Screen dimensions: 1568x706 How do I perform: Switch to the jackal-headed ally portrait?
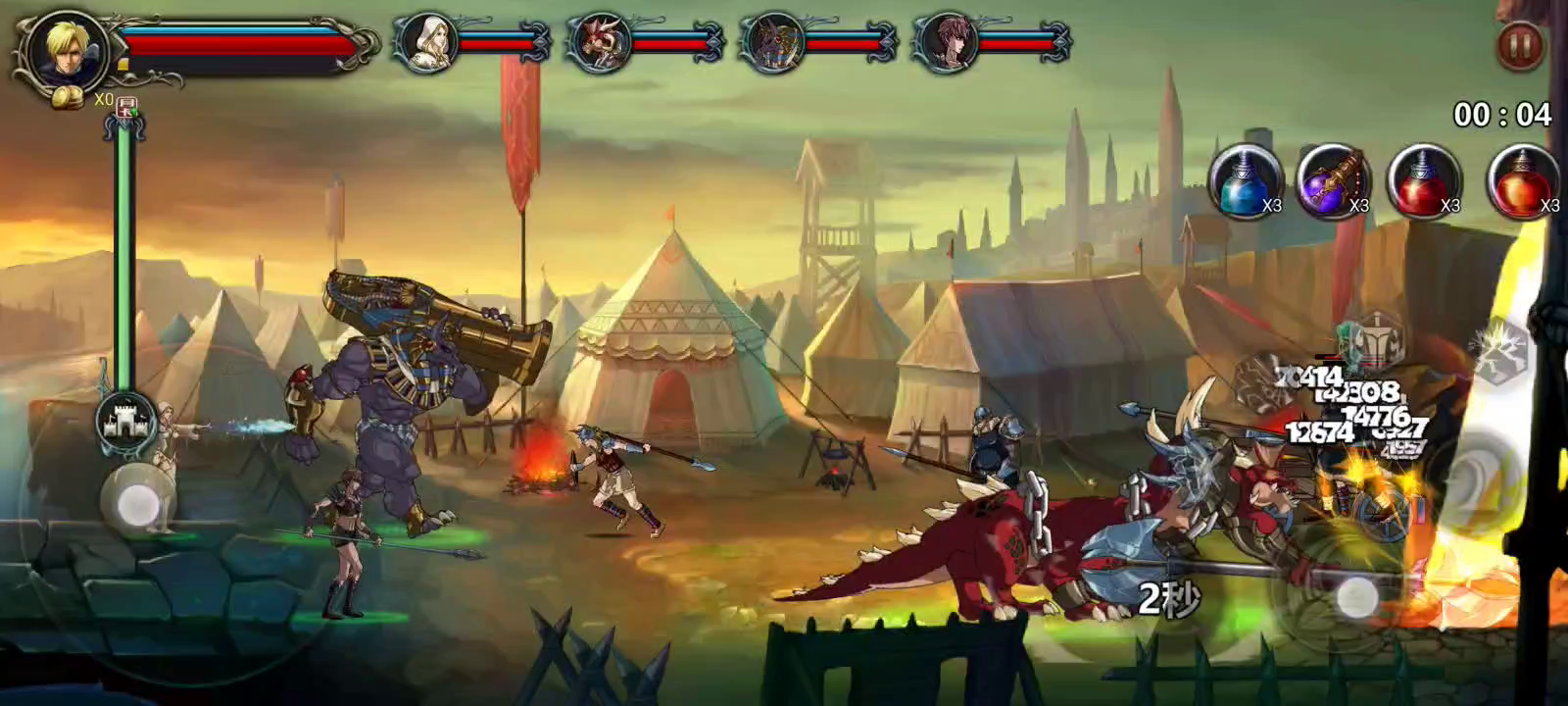click(x=773, y=43)
